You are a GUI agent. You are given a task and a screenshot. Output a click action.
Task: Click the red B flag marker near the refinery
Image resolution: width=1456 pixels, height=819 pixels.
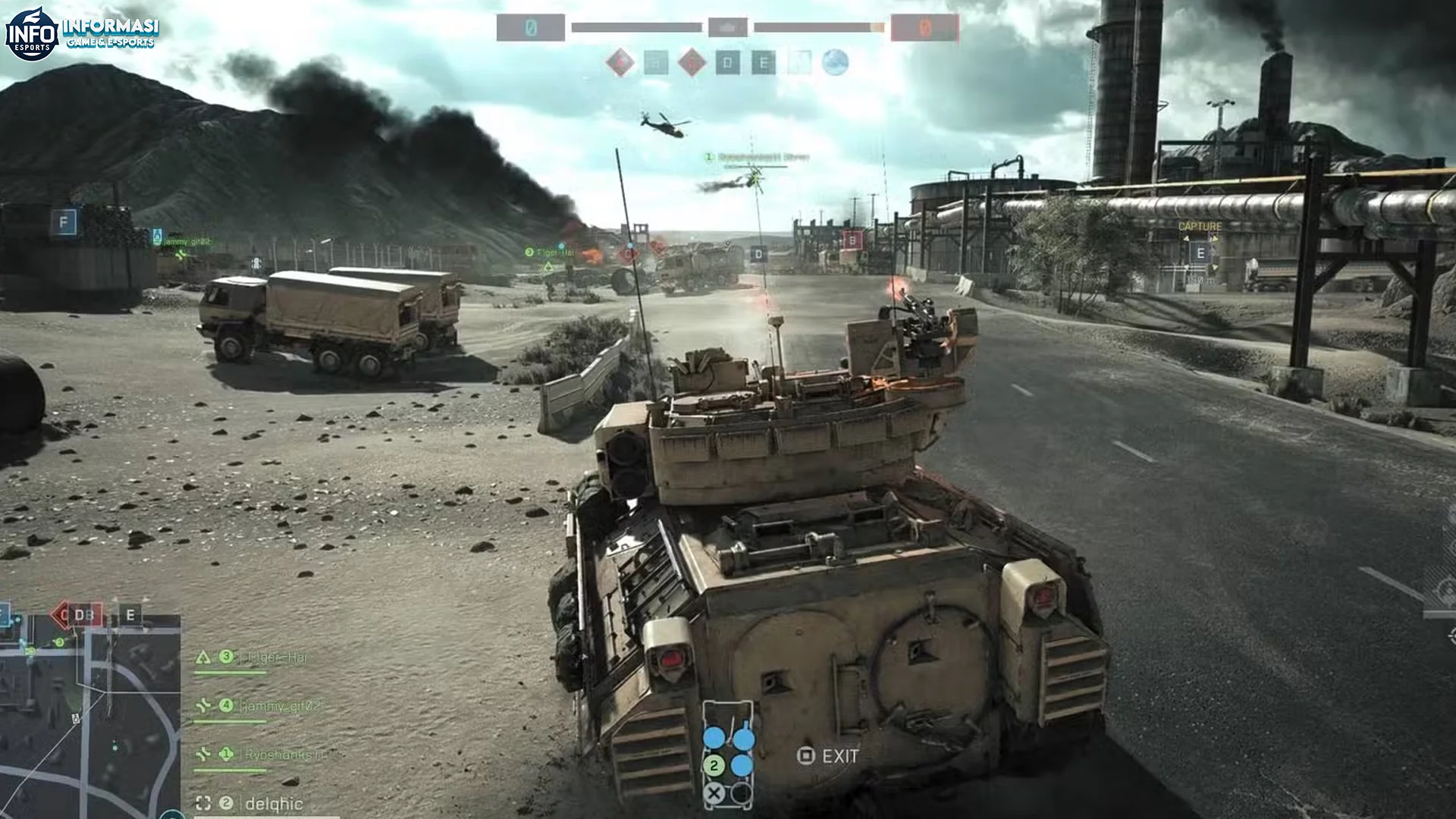coord(853,240)
